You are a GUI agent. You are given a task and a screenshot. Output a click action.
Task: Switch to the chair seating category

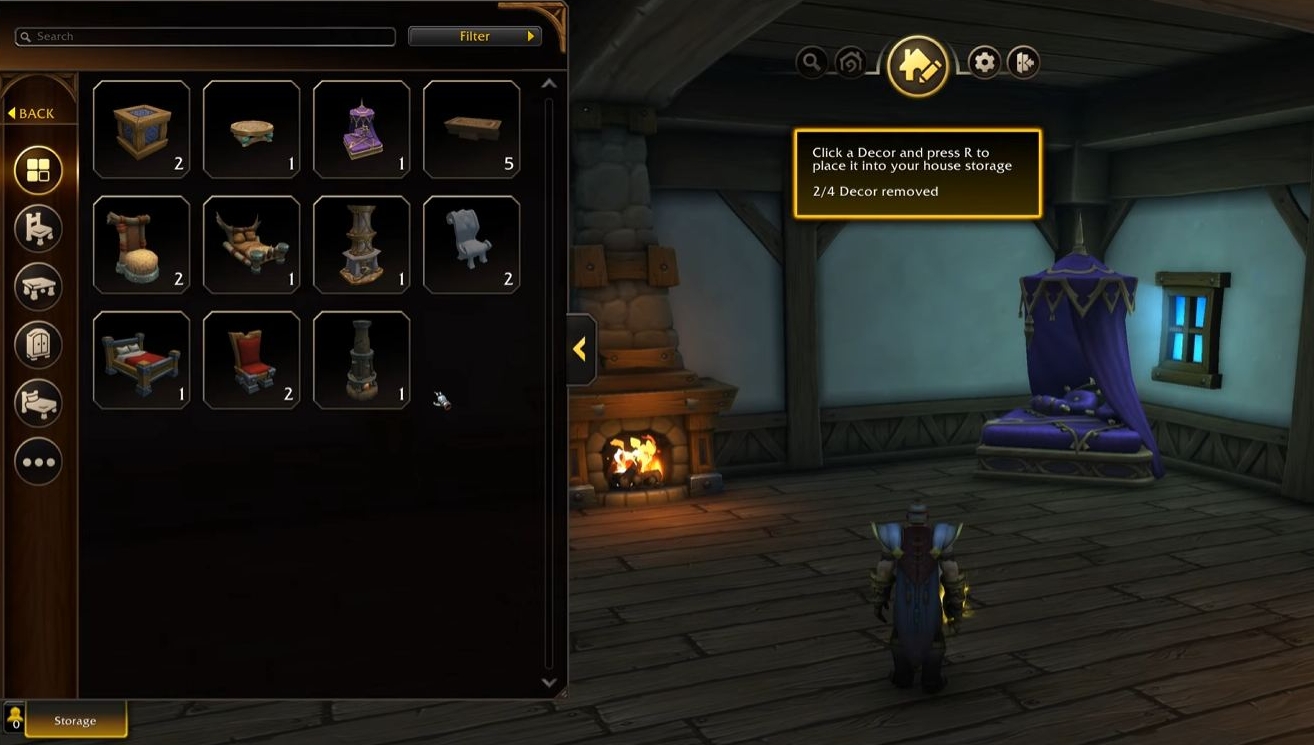tap(38, 229)
